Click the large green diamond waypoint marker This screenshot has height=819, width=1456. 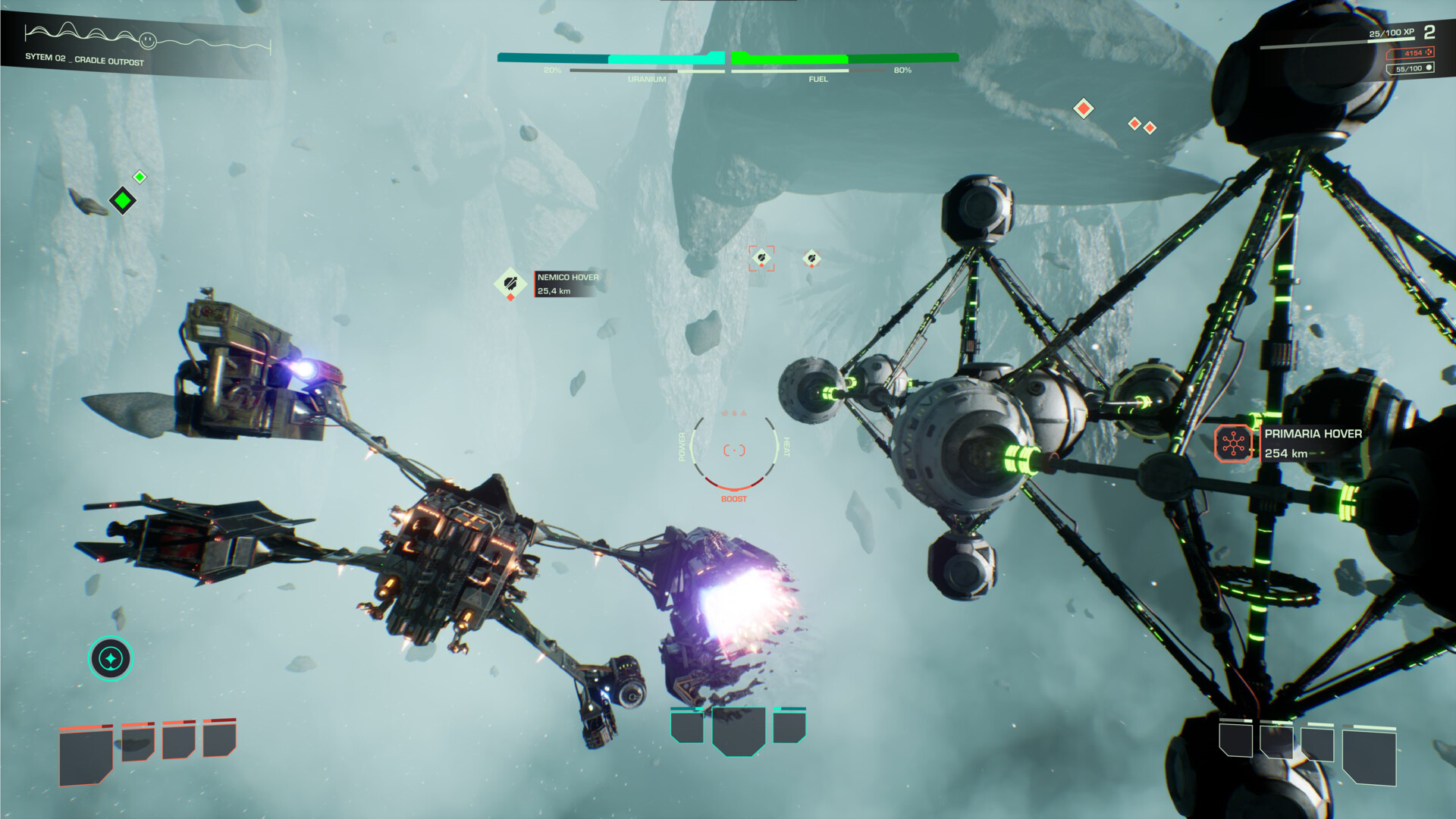coord(123,201)
